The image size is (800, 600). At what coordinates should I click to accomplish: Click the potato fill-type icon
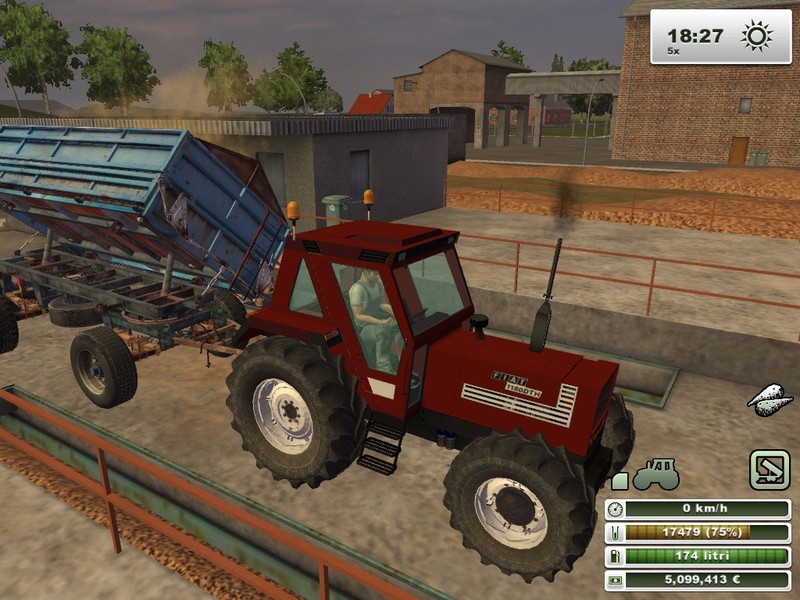[770, 400]
